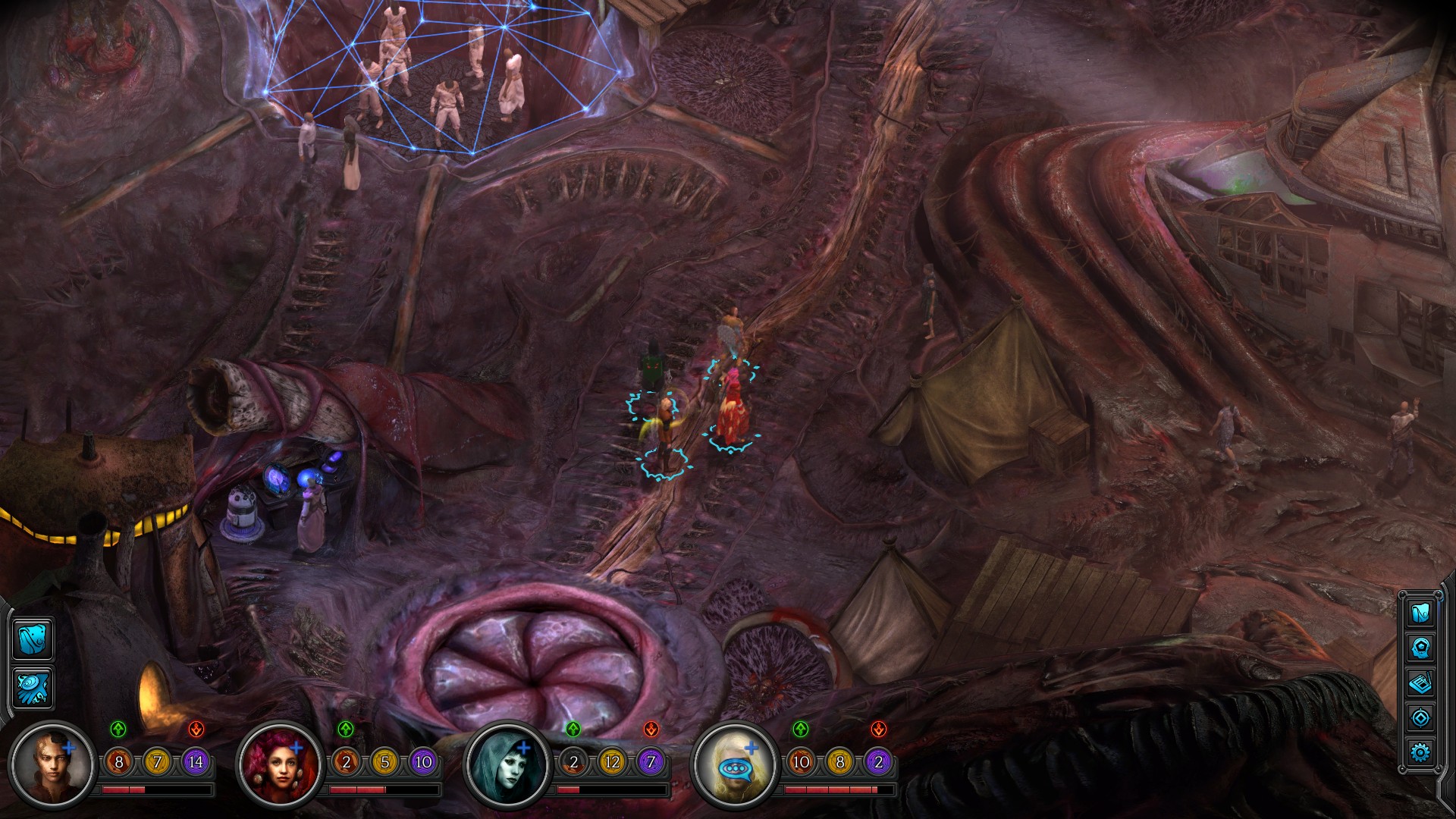This screenshot has height=819, width=1456.
Task: Click the plus icon to level up the first character
Action: pyautogui.click(x=70, y=748)
